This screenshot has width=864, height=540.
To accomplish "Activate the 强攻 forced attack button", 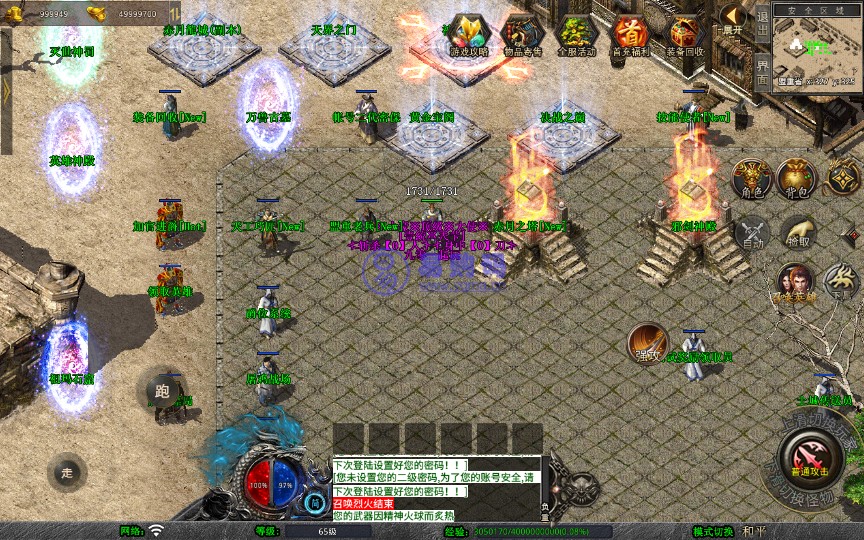I will 648,343.
